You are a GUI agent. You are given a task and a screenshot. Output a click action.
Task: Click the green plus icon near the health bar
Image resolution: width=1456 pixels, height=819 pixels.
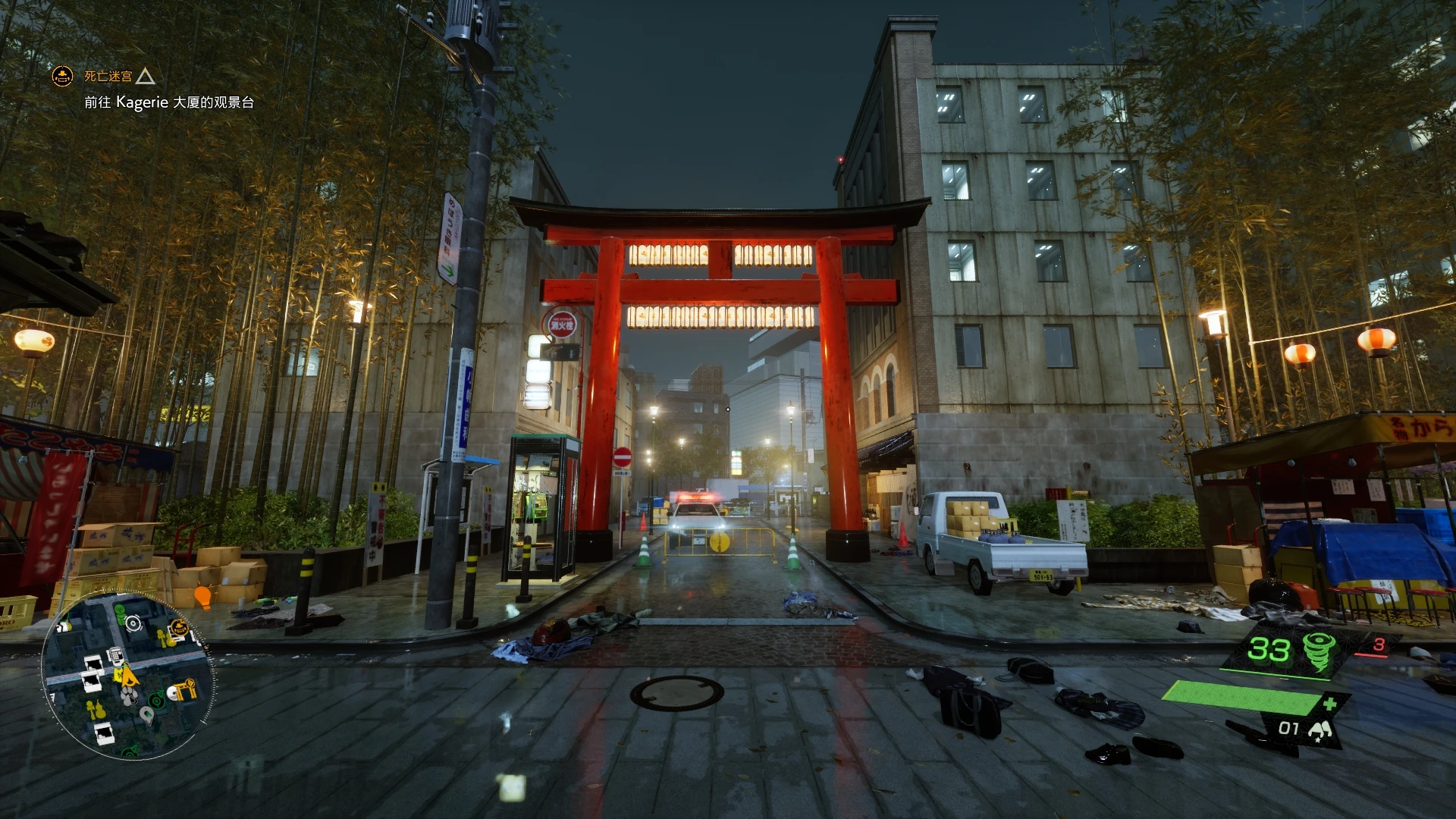pos(1331,705)
